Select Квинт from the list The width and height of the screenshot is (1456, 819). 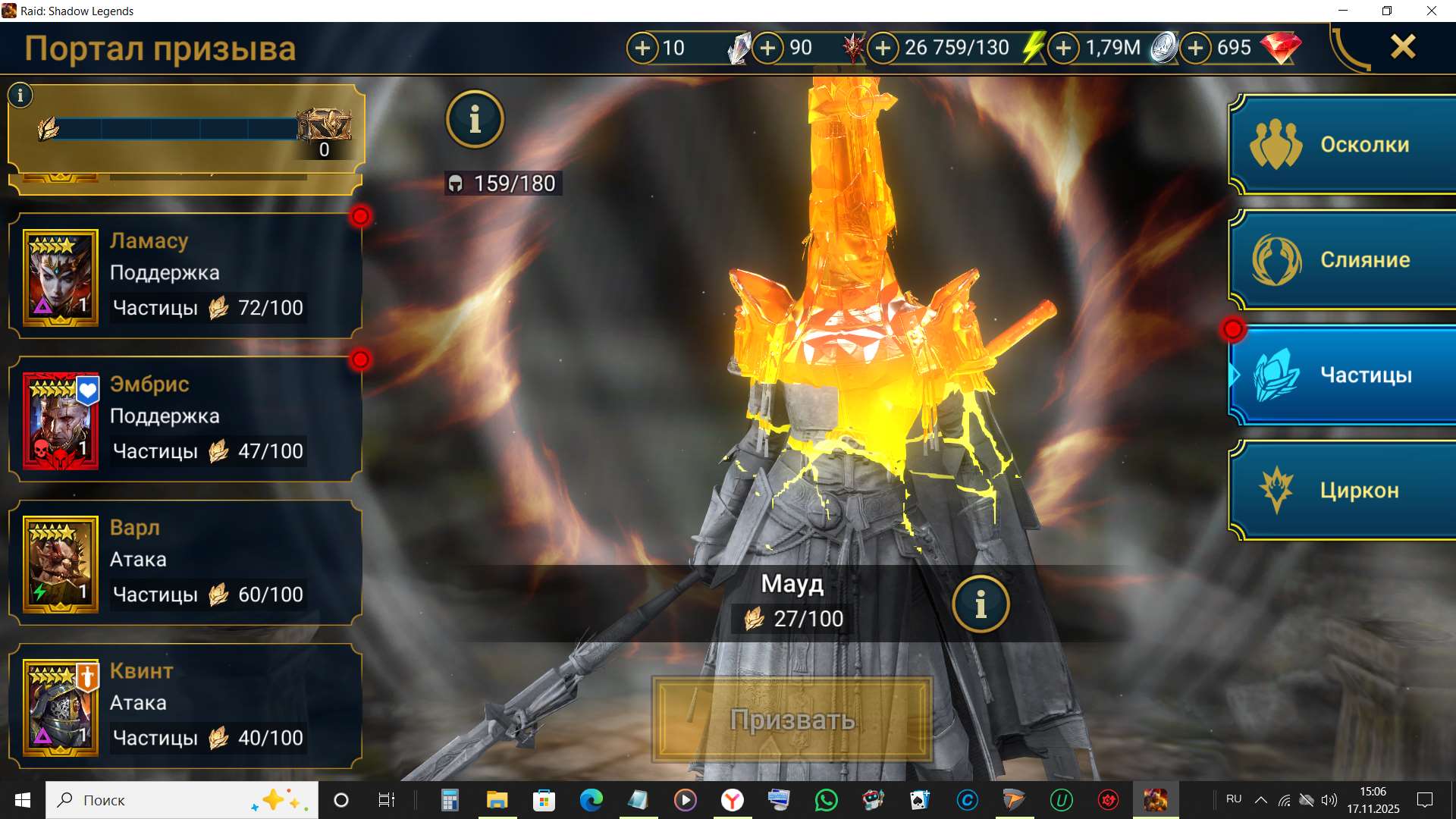[x=185, y=706]
